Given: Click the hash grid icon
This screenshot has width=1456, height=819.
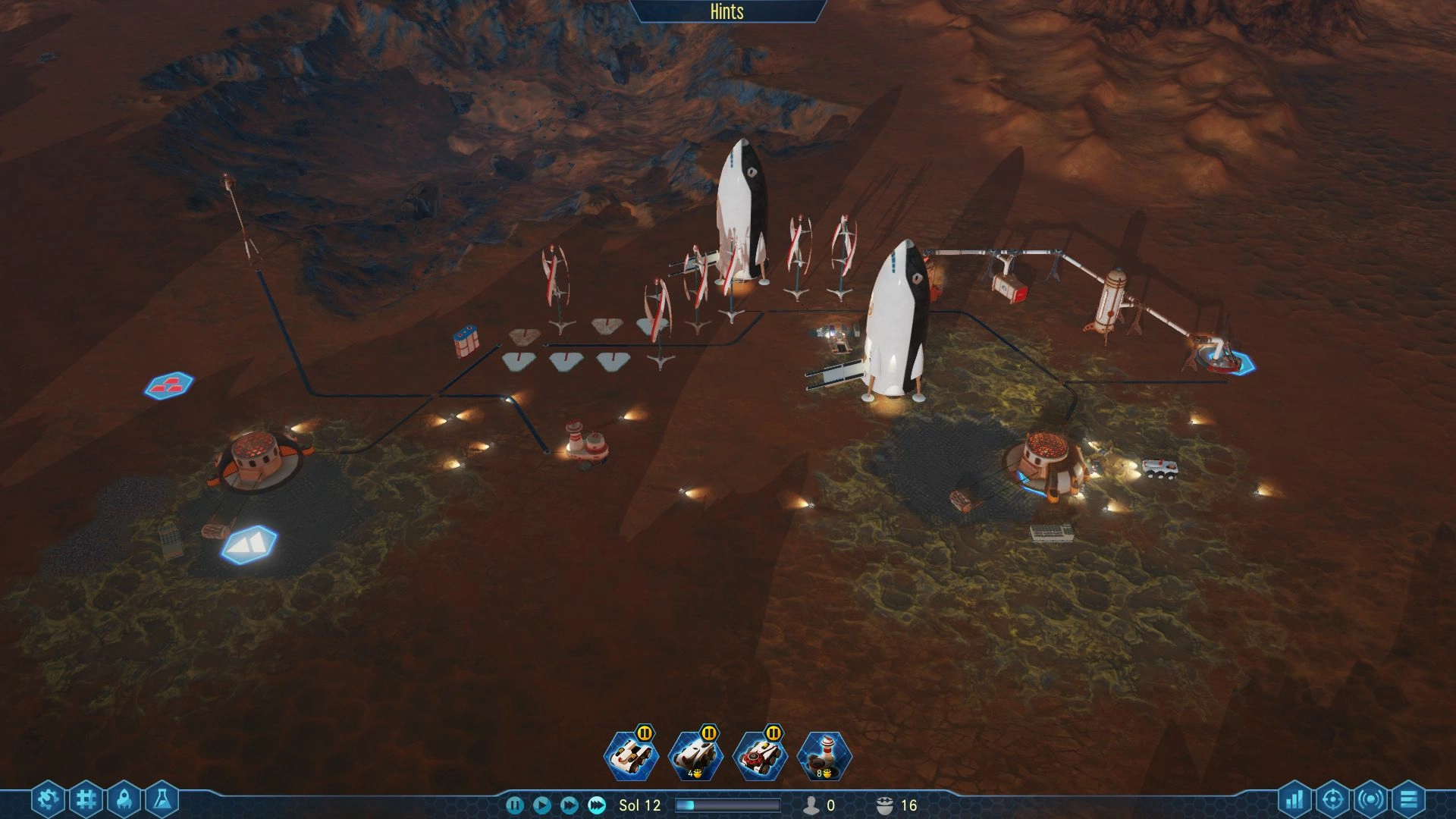Looking at the screenshot, I should pos(86,799).
